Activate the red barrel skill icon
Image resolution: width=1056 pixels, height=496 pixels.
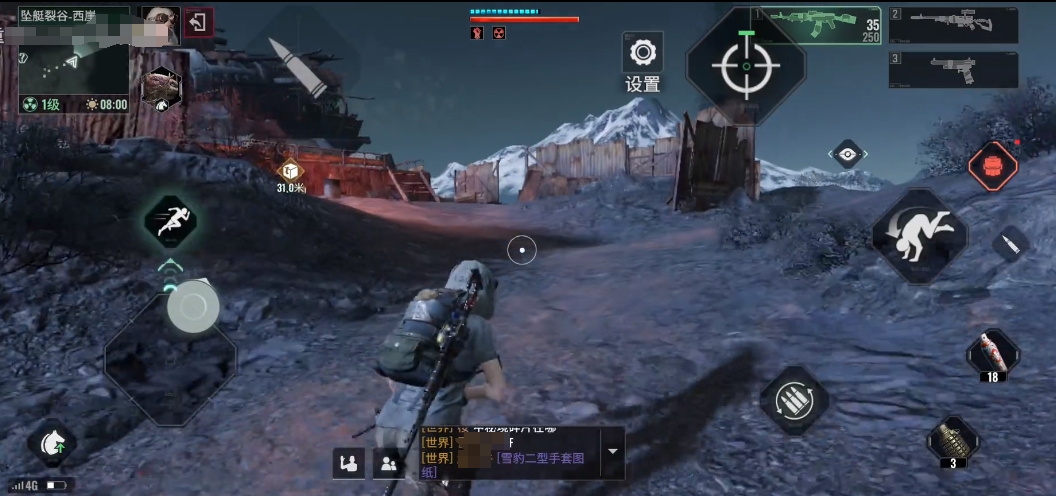click(x=993, y=166)
